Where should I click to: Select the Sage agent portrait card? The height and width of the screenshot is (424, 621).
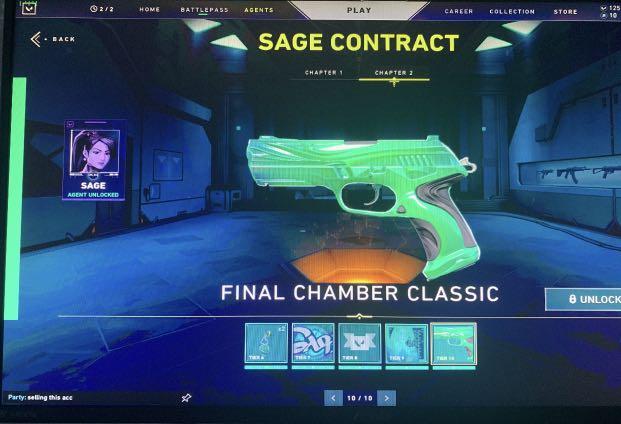[94, 160]
